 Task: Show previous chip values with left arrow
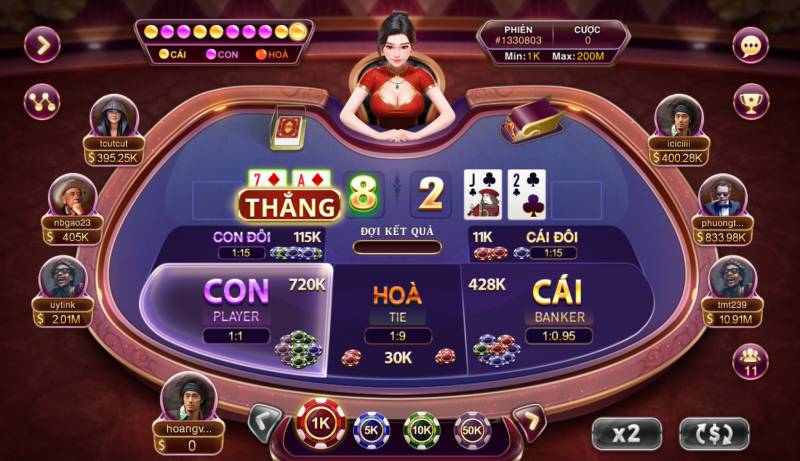263,423
